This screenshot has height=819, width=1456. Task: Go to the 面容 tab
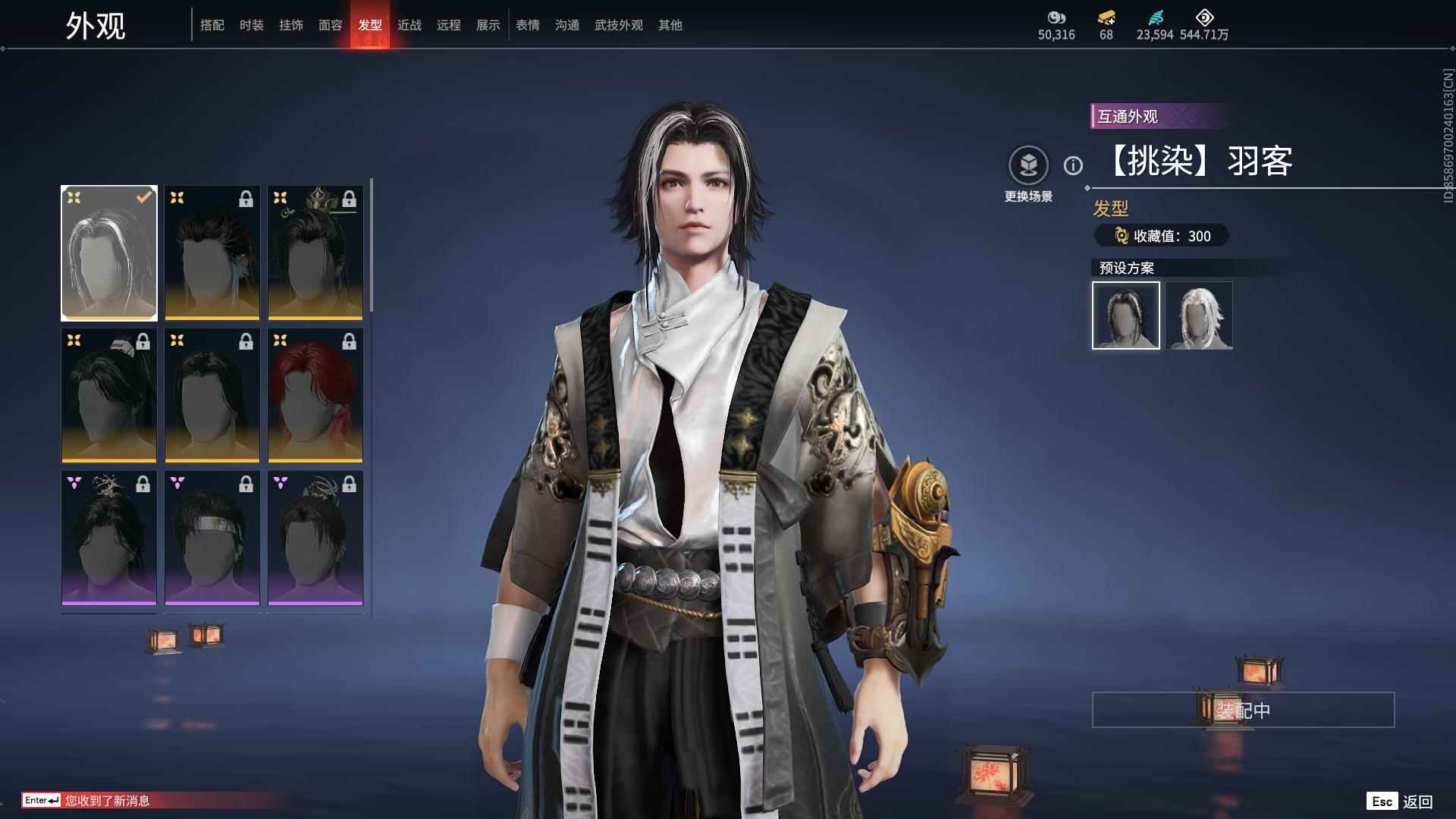331,25
